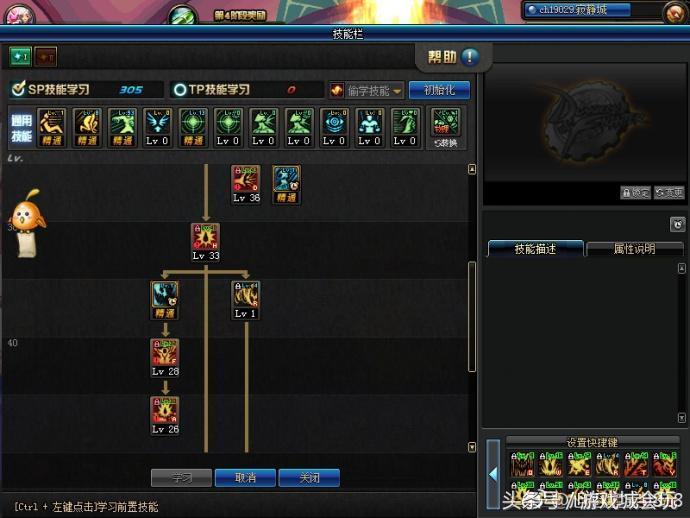This screenshot has width=690, height=518.
Task: Open the 设置快捷键 hotkey settings
Action: [591, 442]
